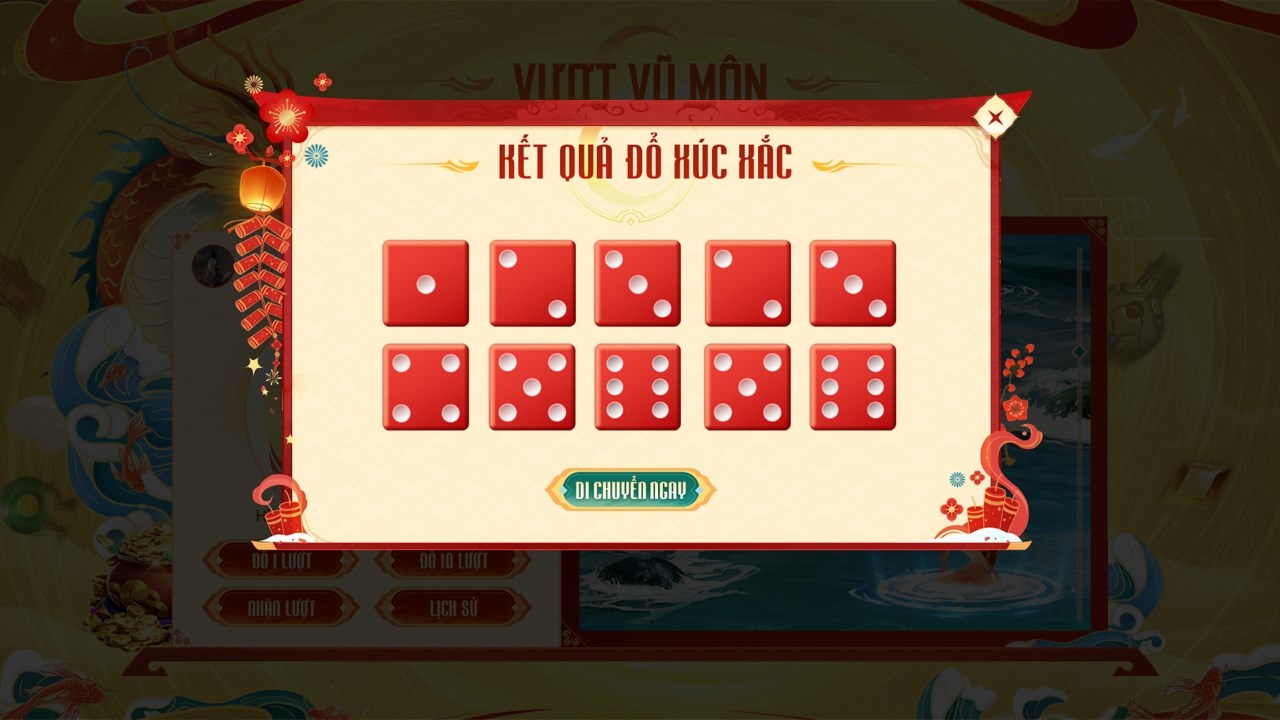Select the first six-pip dice in bottom row
The image size is (1280, 720).
point(639,388)
